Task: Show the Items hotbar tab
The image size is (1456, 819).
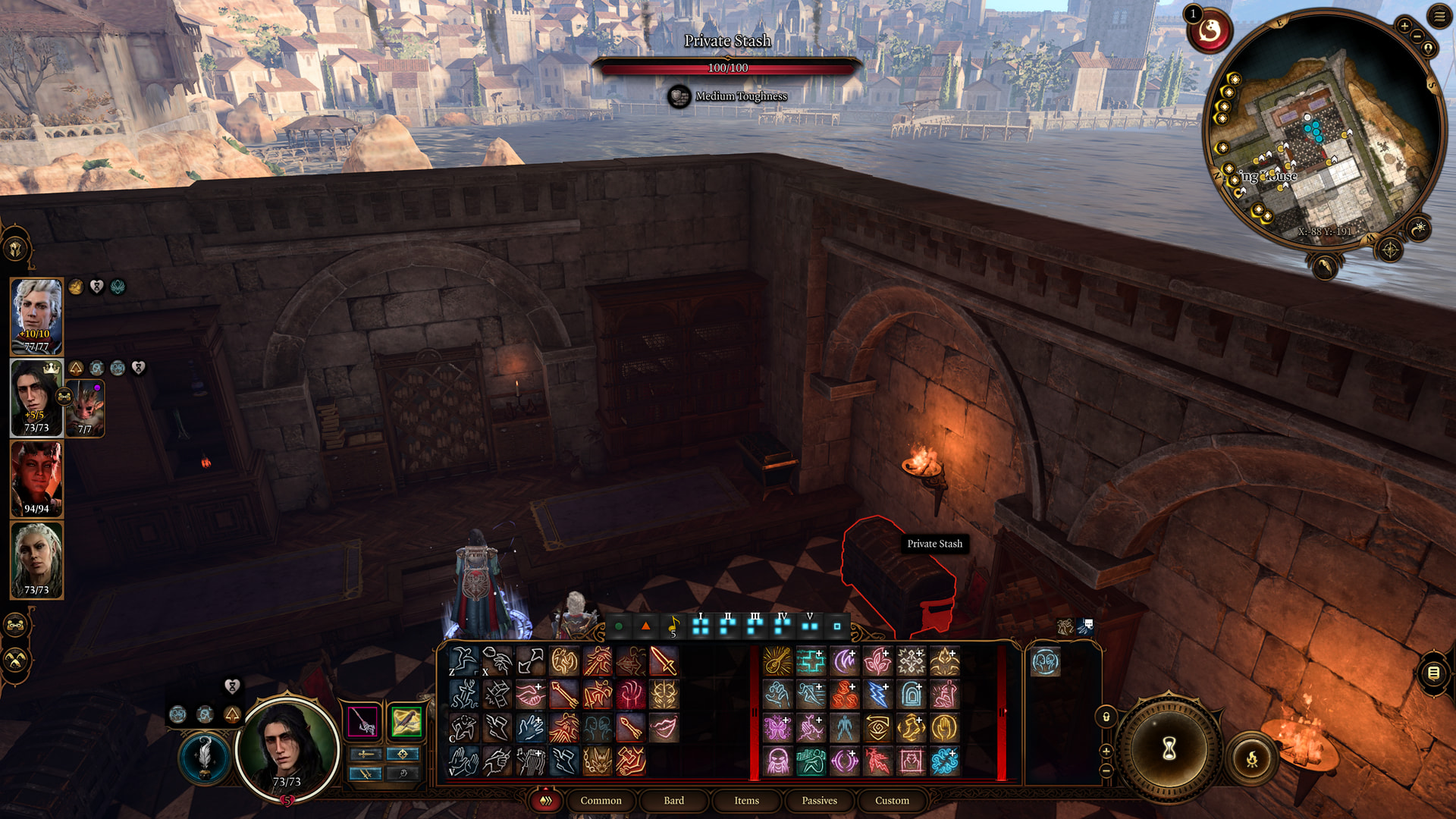Action: [x=746, y=801]
